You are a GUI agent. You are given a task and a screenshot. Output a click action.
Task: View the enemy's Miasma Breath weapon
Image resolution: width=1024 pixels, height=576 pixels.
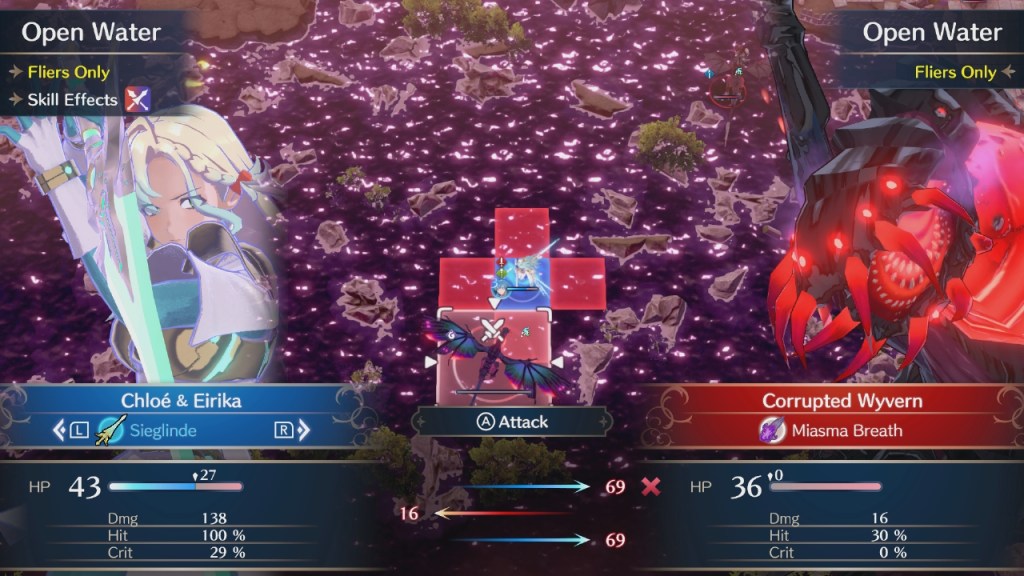click(832, 431)
